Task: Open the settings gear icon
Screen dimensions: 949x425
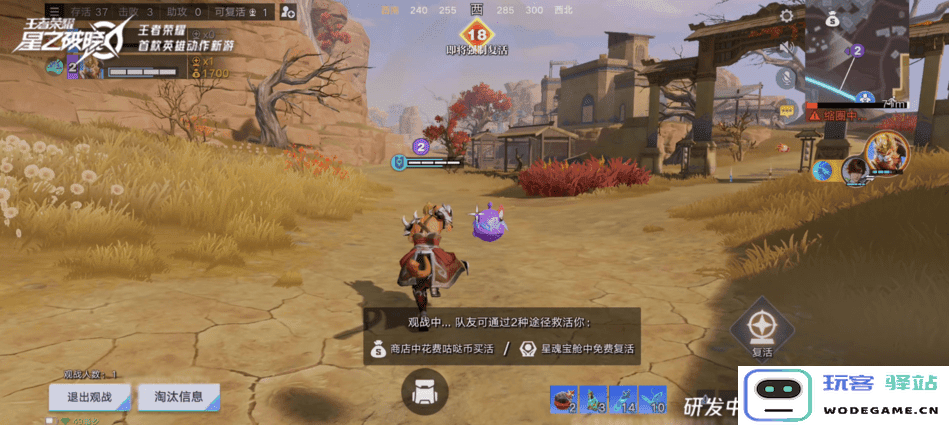Action: 787,16
